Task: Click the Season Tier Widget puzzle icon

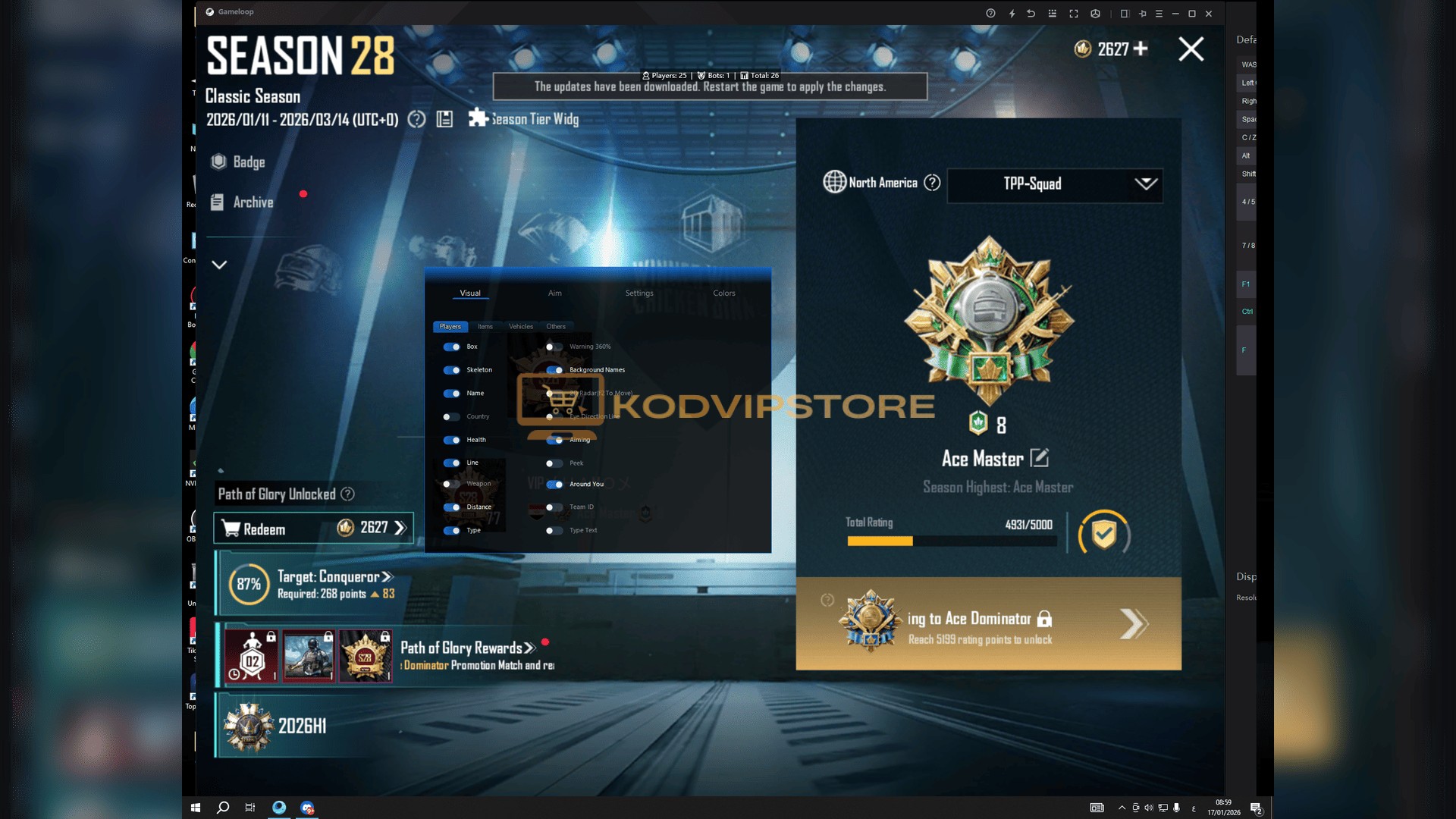Action: tap(478, 118)
